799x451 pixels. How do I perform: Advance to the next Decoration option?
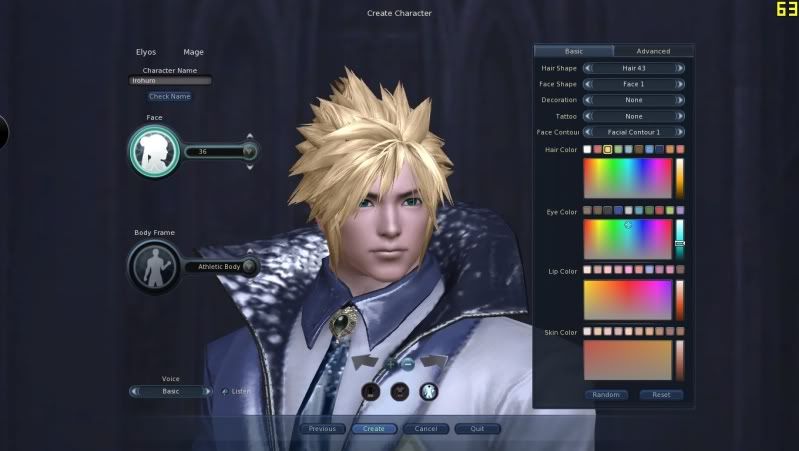(x=680, y=100)
